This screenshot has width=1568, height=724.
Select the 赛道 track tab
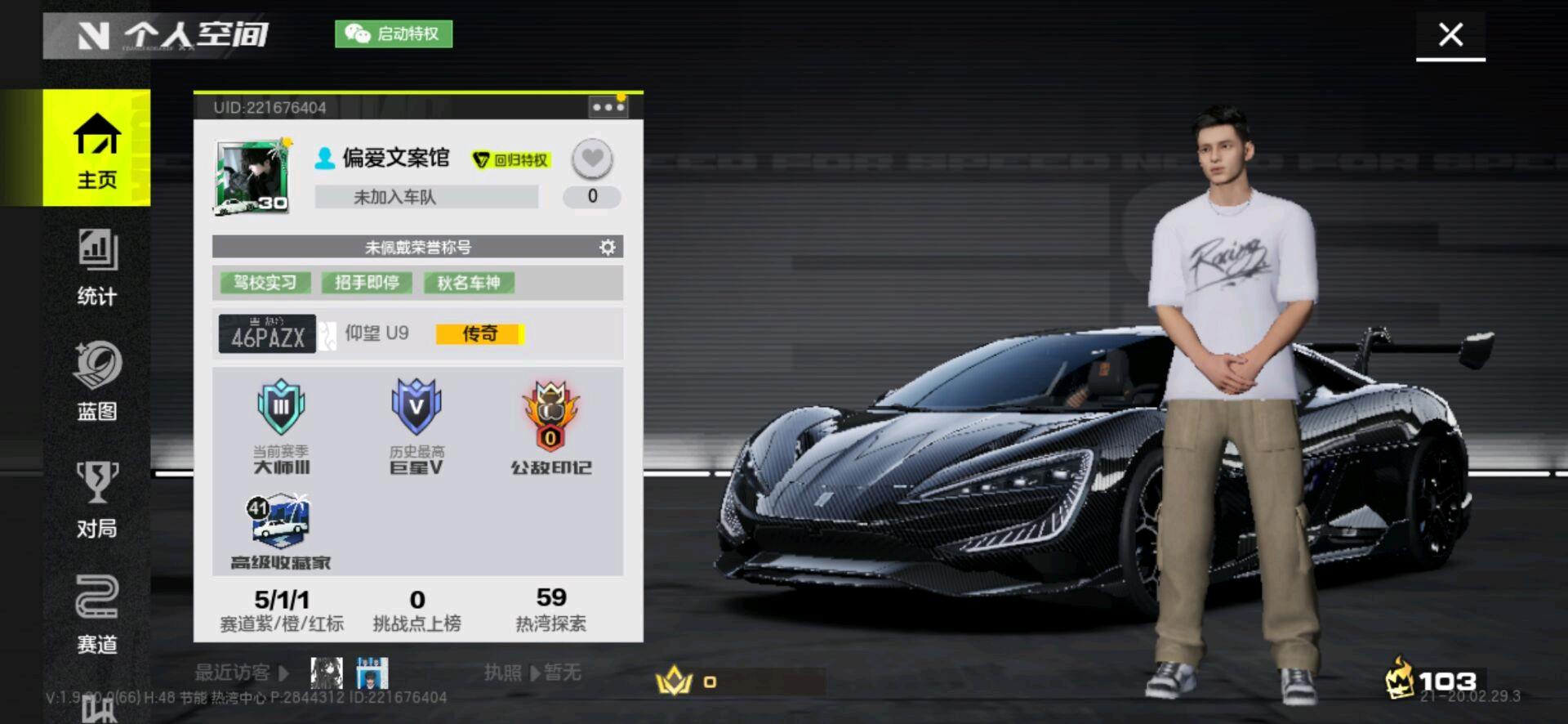point(96,615)
